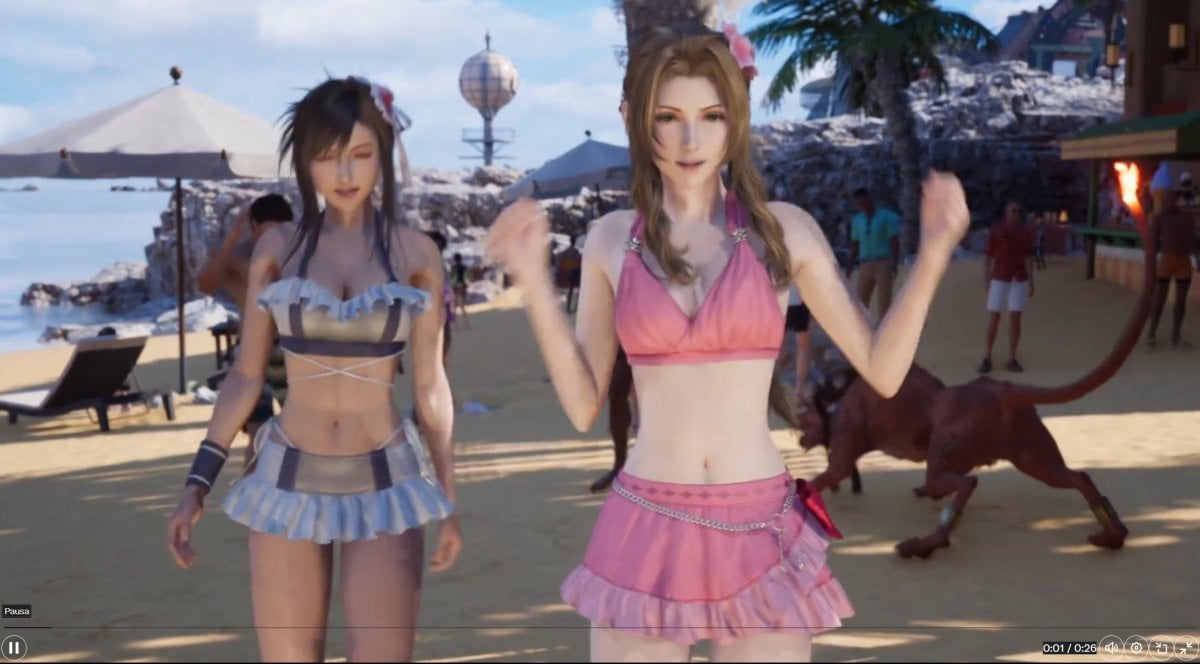Open the video player settings gear
The image size is (1200, 664).
tap(1136, 647)
